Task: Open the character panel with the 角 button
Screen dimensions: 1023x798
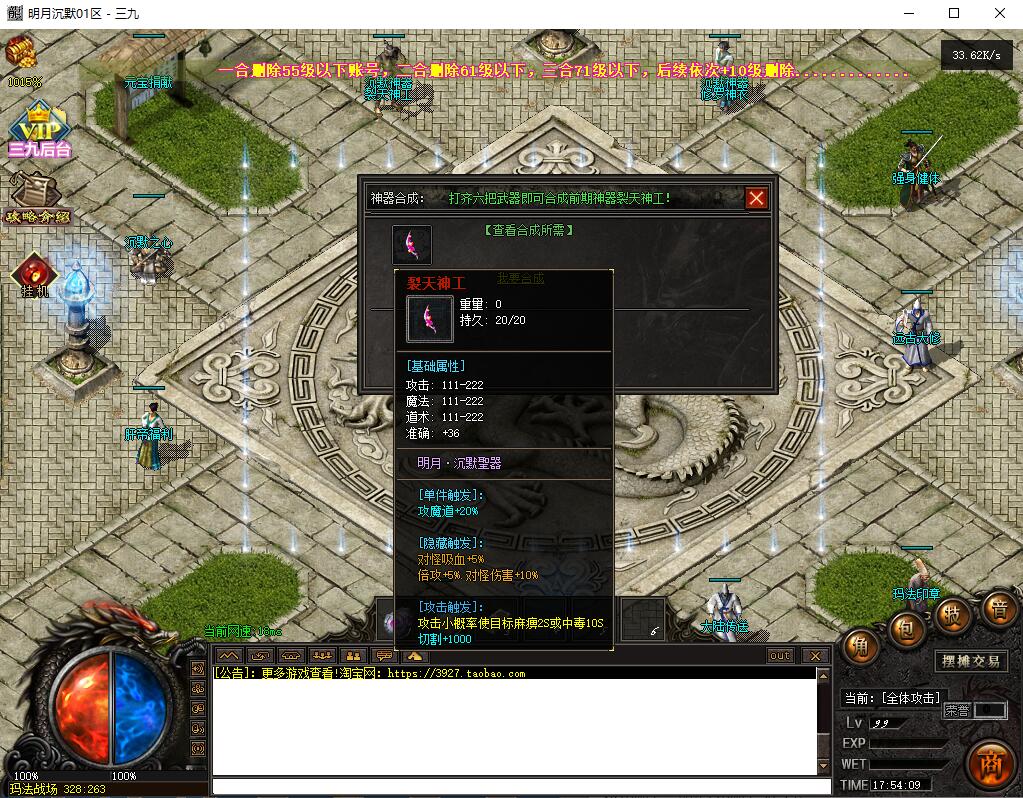Action: (x=859, y=647)
